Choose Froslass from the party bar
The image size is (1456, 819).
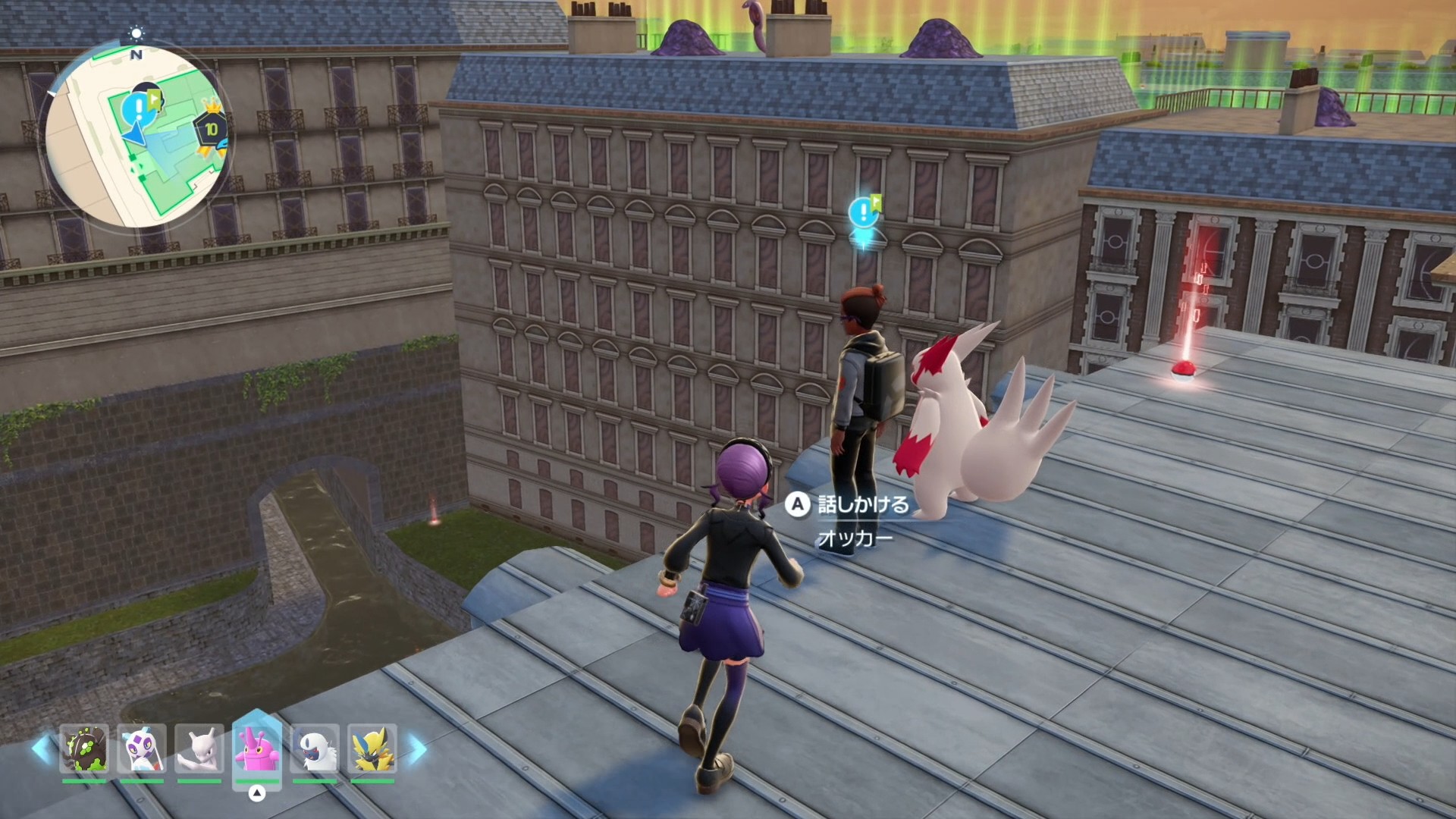[x=142, y=749]
